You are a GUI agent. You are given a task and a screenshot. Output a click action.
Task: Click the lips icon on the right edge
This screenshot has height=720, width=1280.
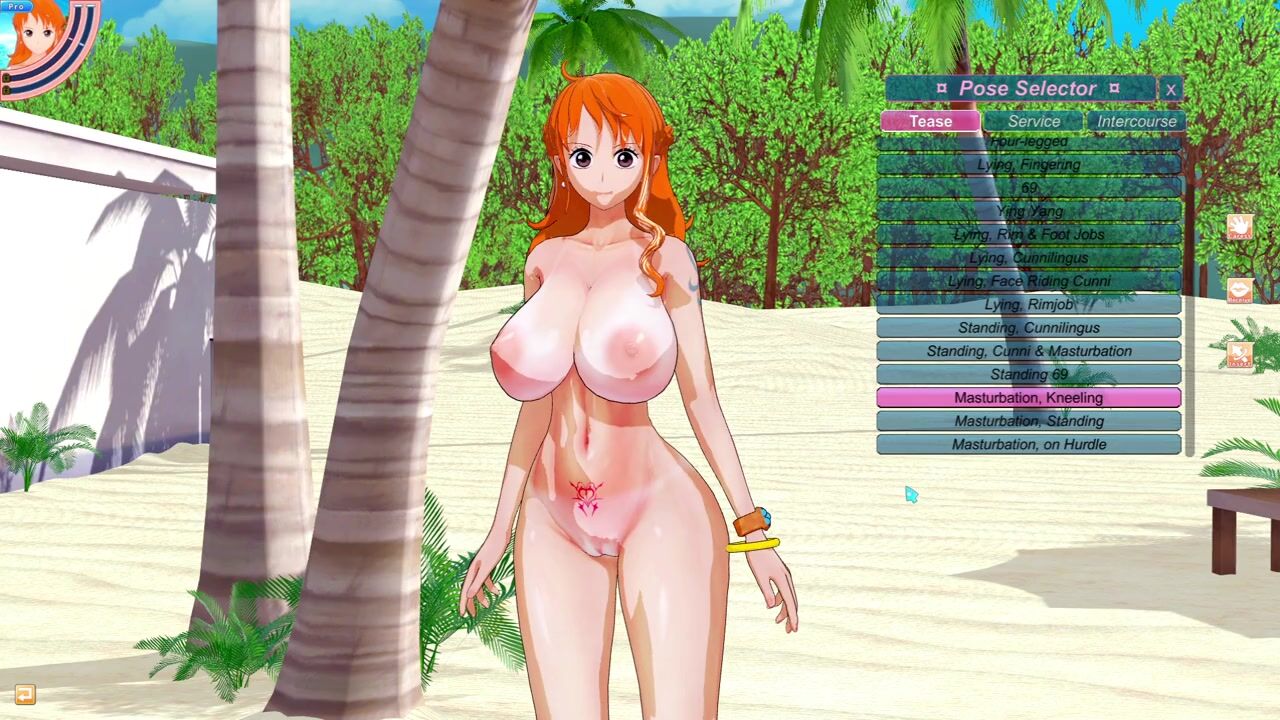pos(1239,291)
